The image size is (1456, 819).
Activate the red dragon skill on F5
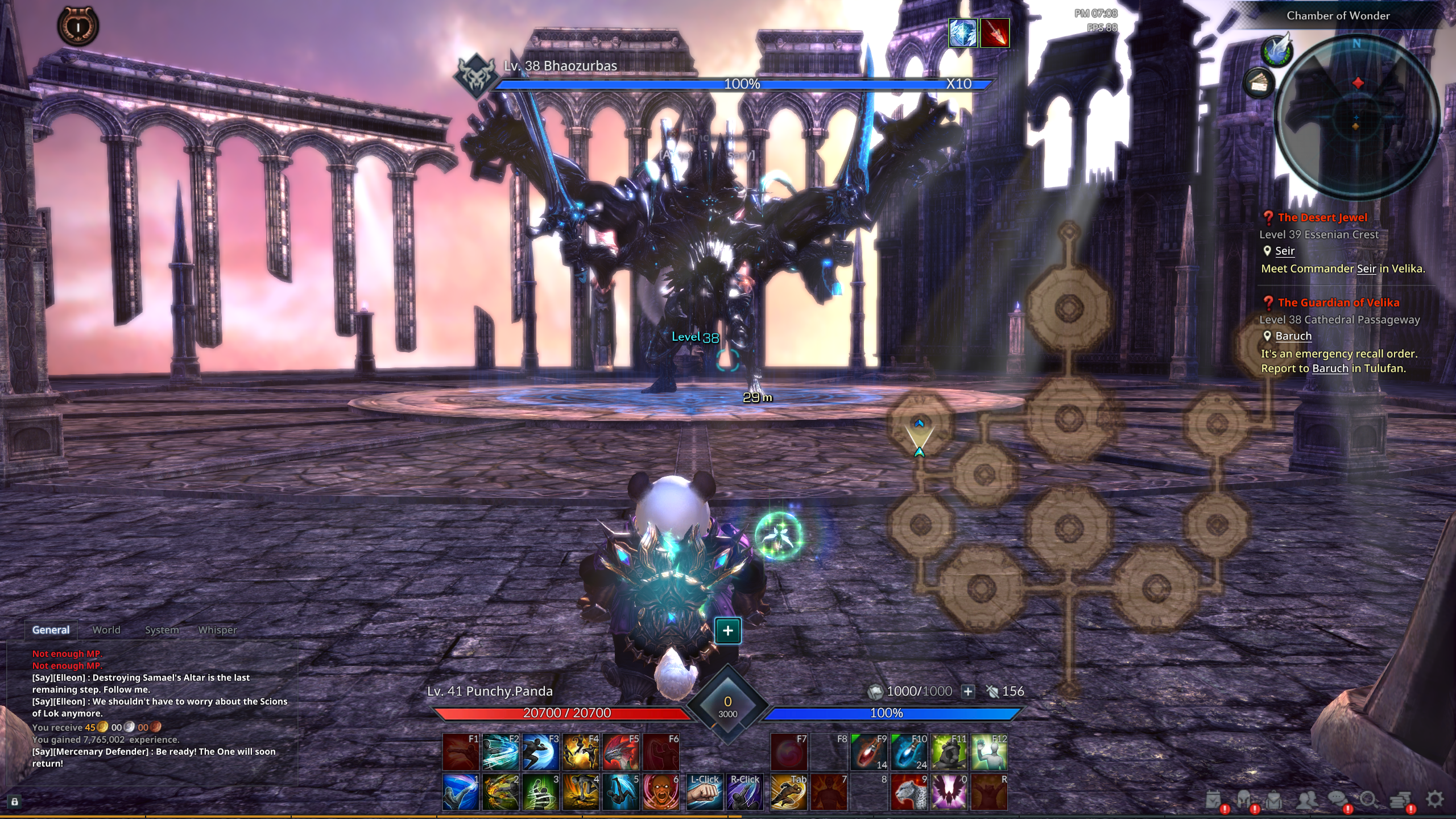pos(621,752)
